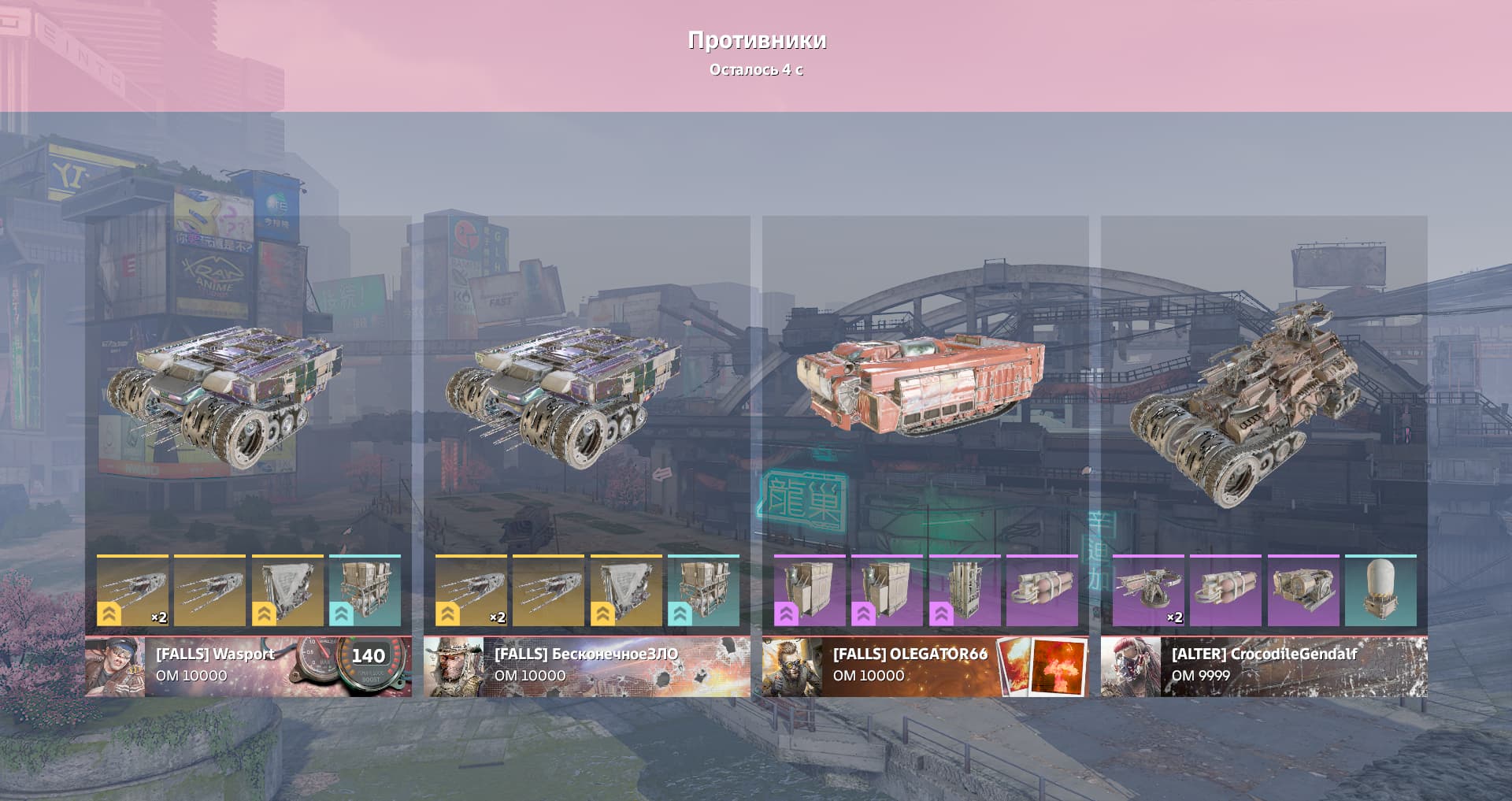This screenshot has height=801, width=1512.
Task: View OLEGATOR66's red hover vehicle preview
Action: [920, 384]
